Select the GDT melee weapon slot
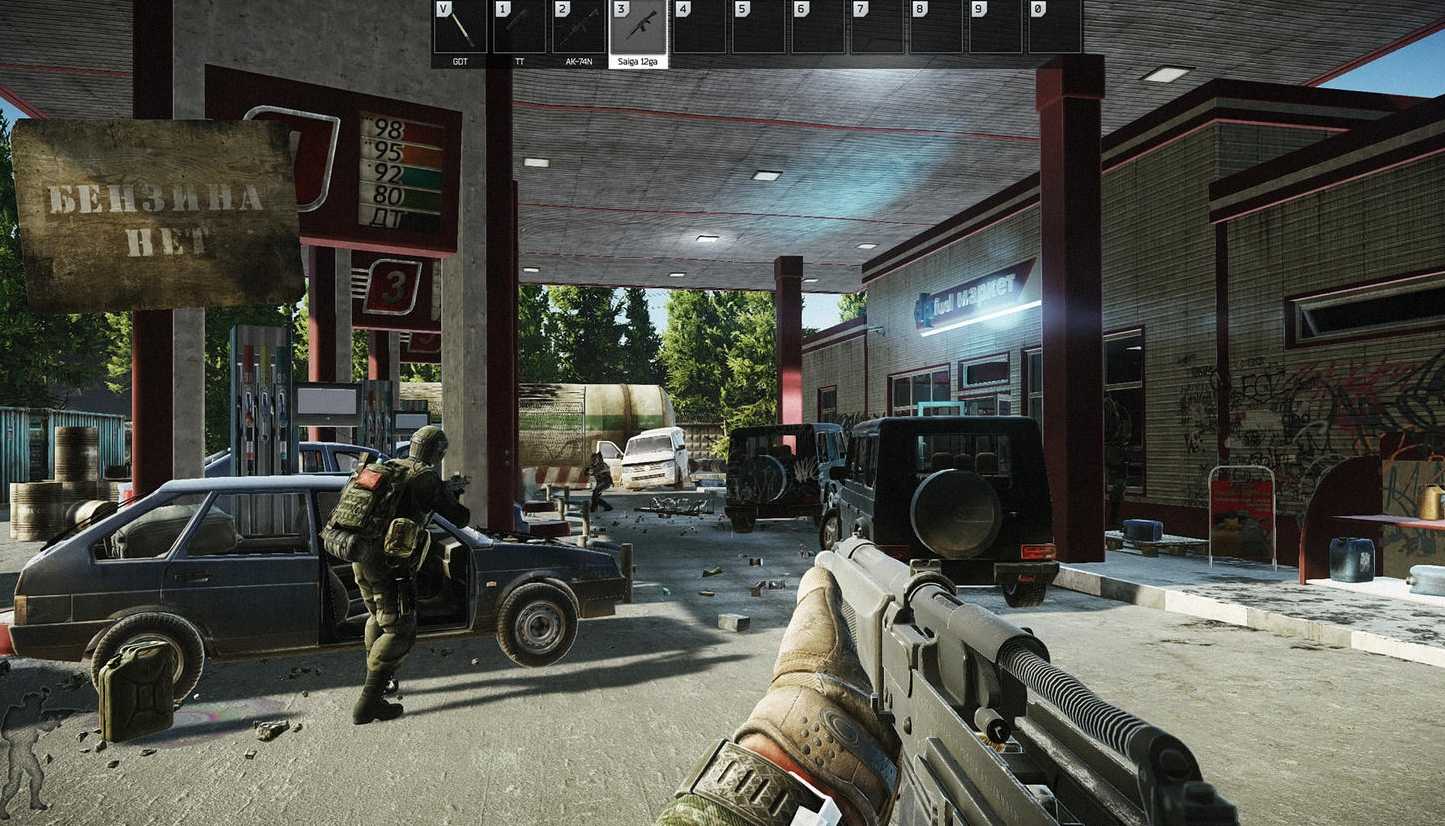Screen dimensions: 1445x826 (x=460, y=28)
